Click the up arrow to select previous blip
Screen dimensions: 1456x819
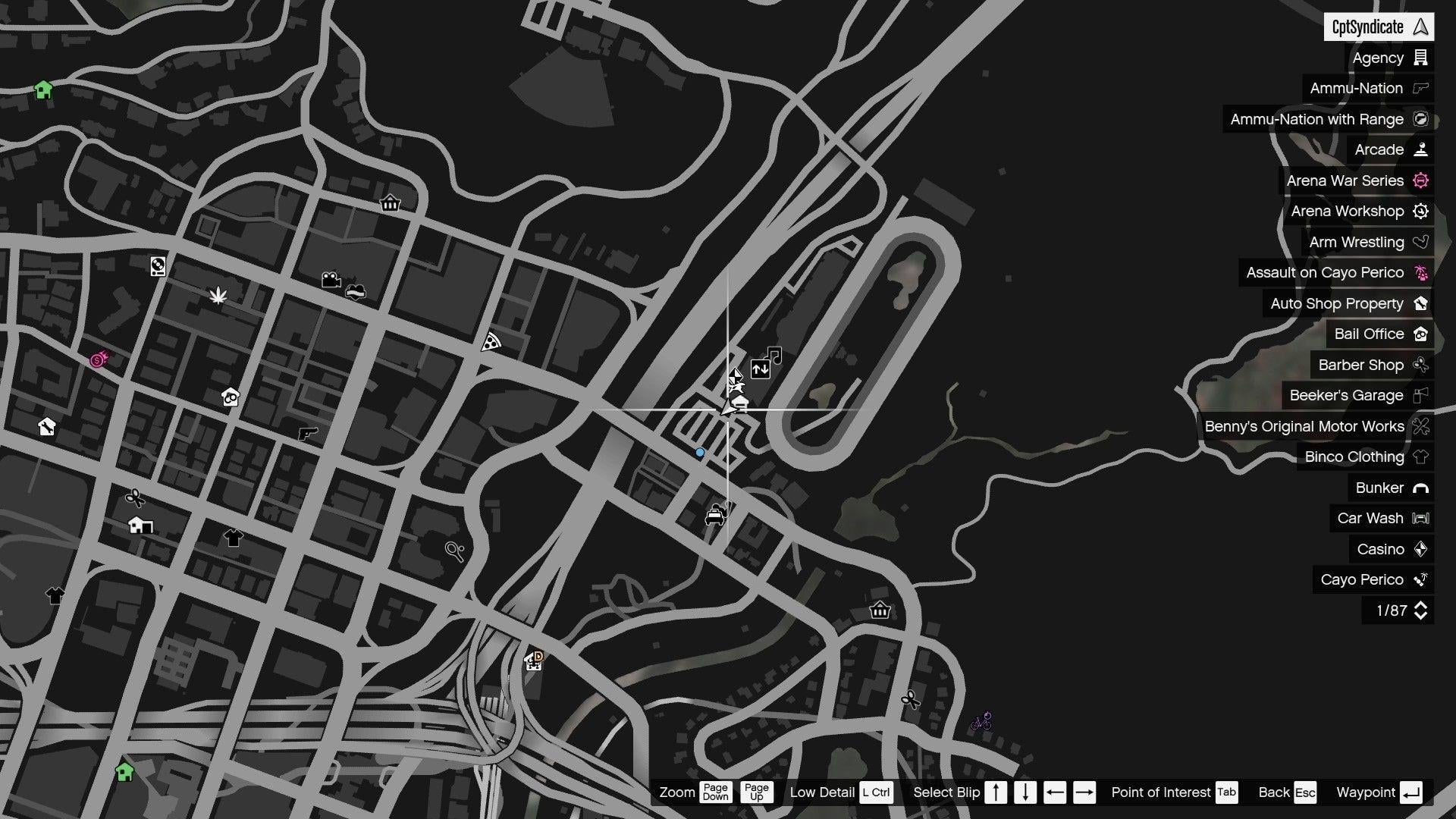[996, 792]
